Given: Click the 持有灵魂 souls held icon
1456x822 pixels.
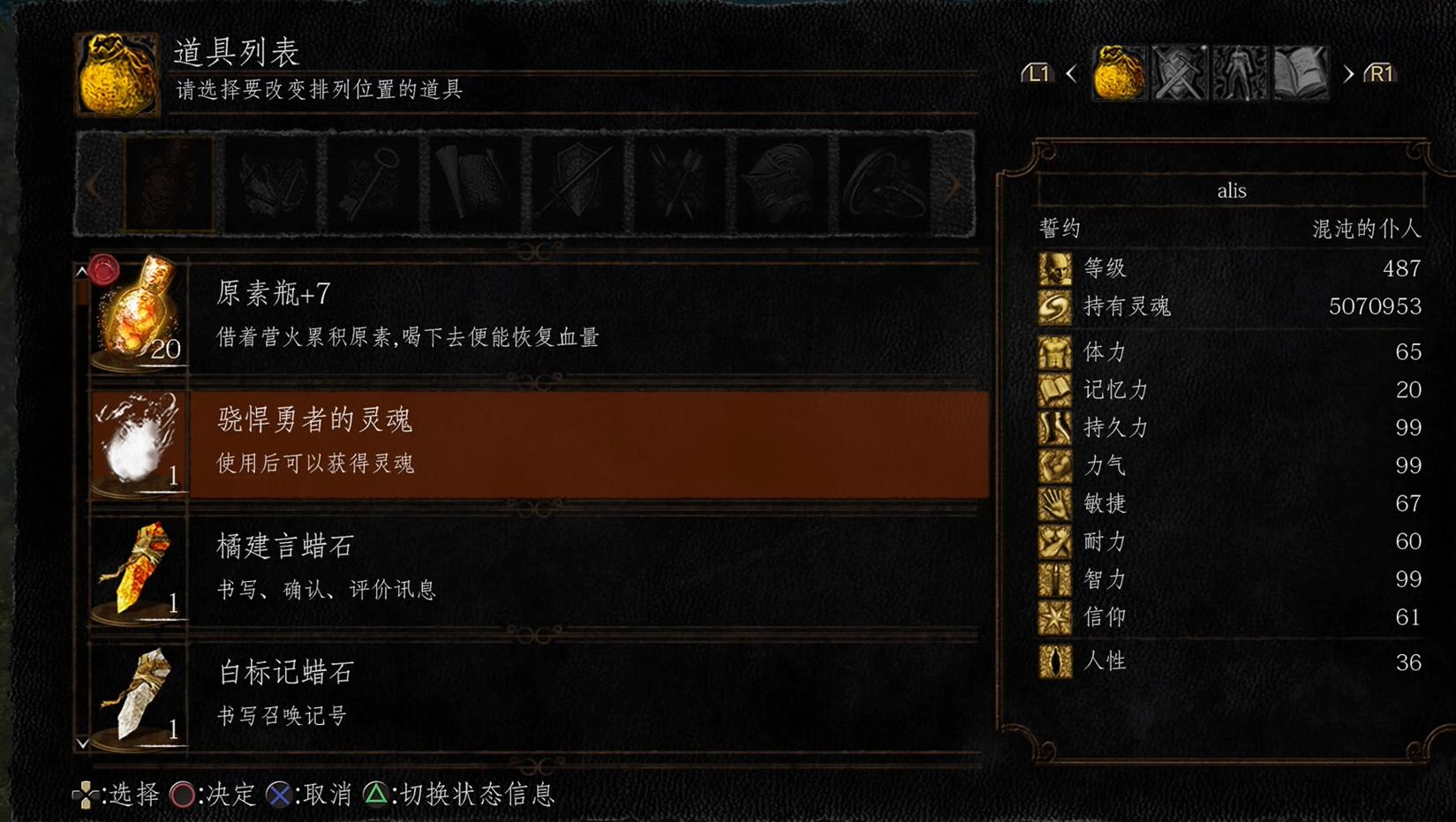Looking at the screenshot, I should [x=1055, y=306].
